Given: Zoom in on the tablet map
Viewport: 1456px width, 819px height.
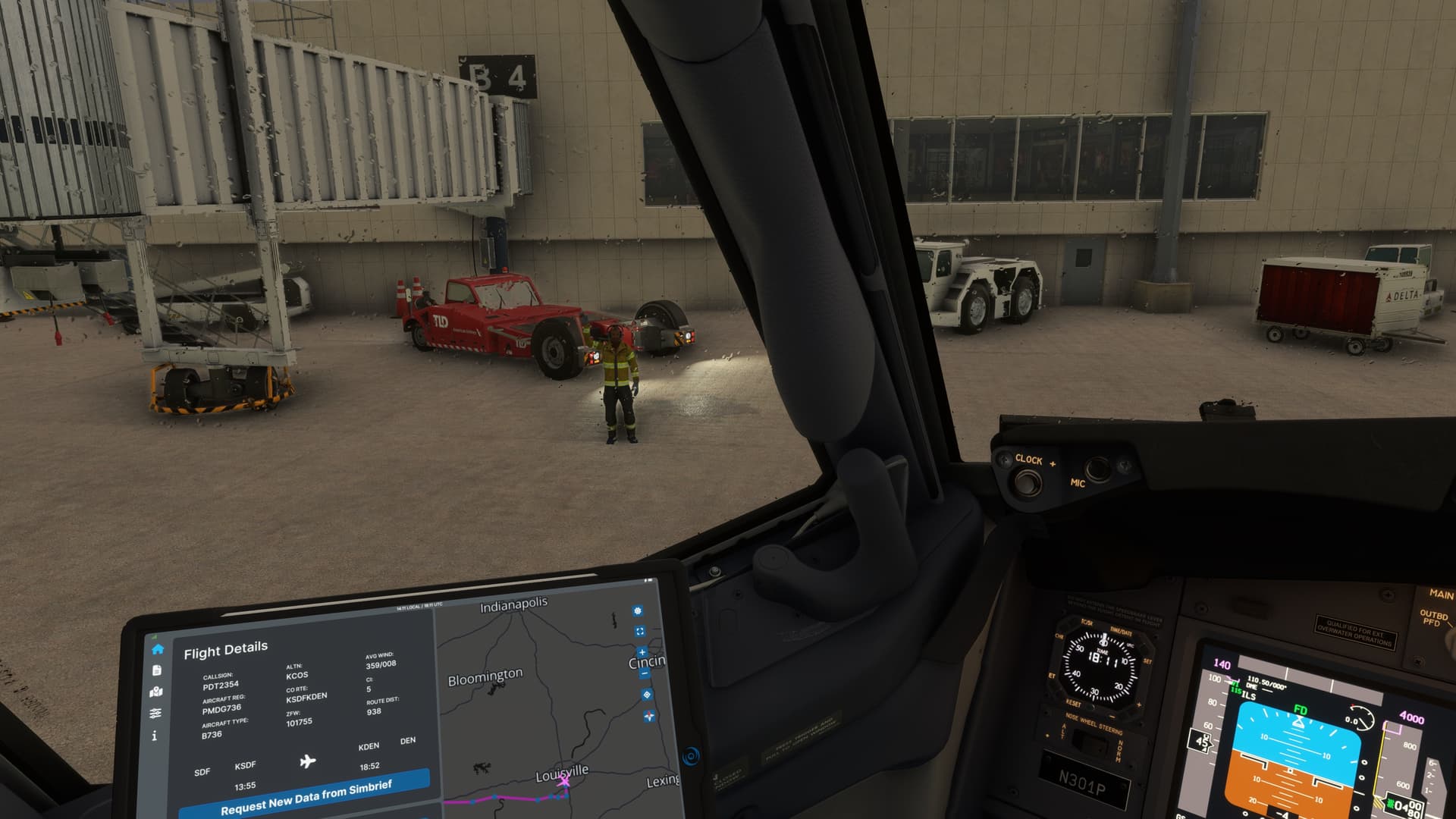Looking at the screenshot, I should [642, 652].
